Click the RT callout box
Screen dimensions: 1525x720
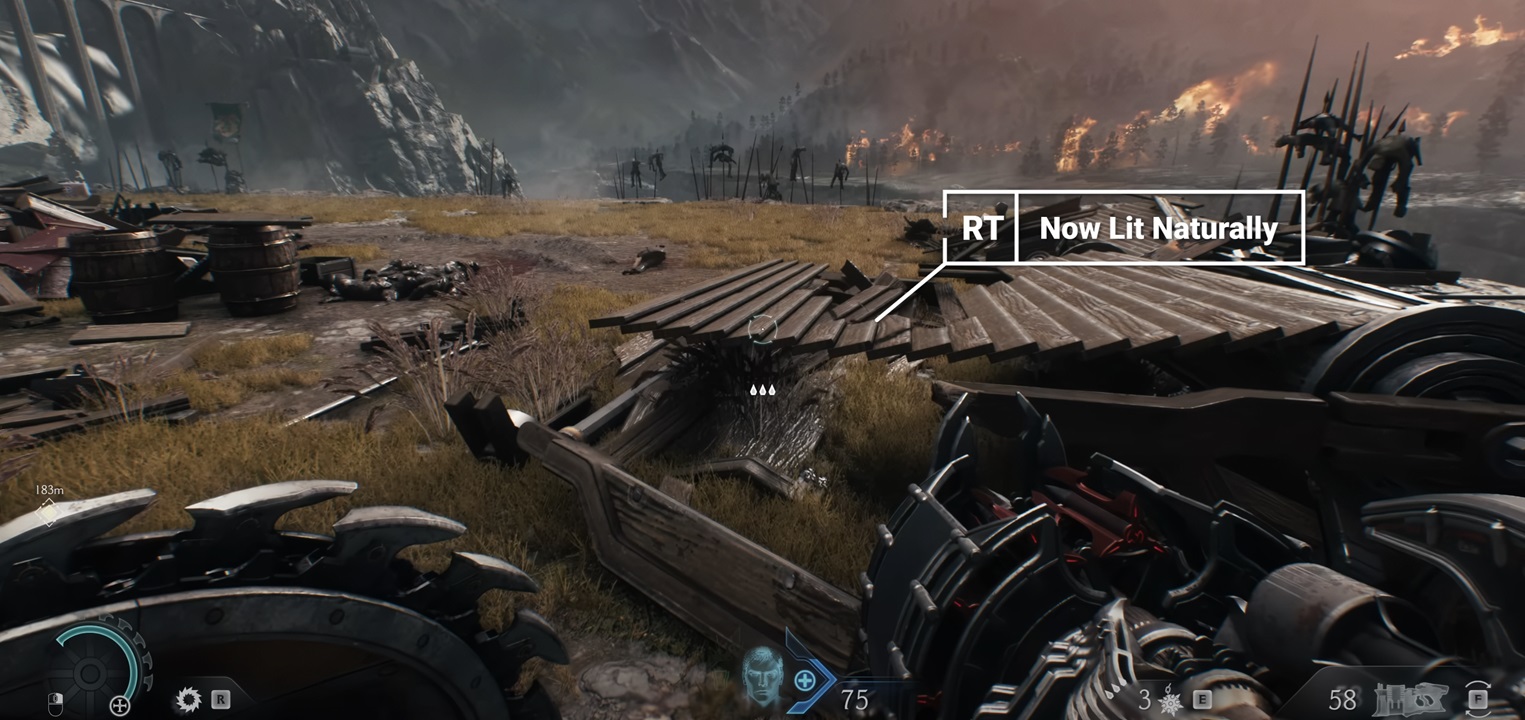click(x=980, y=228)
